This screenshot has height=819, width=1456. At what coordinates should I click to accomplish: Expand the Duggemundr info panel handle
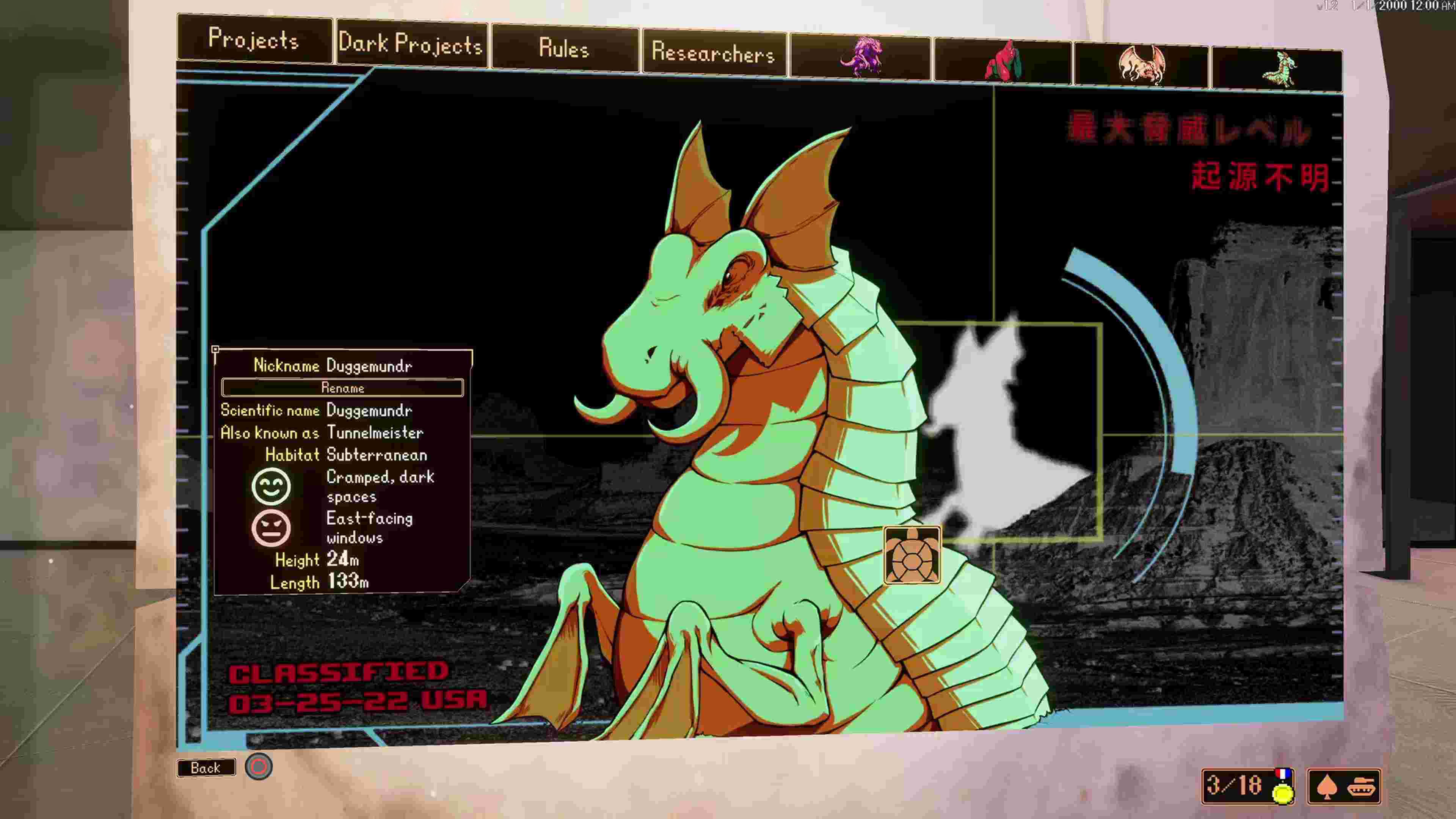216,350
